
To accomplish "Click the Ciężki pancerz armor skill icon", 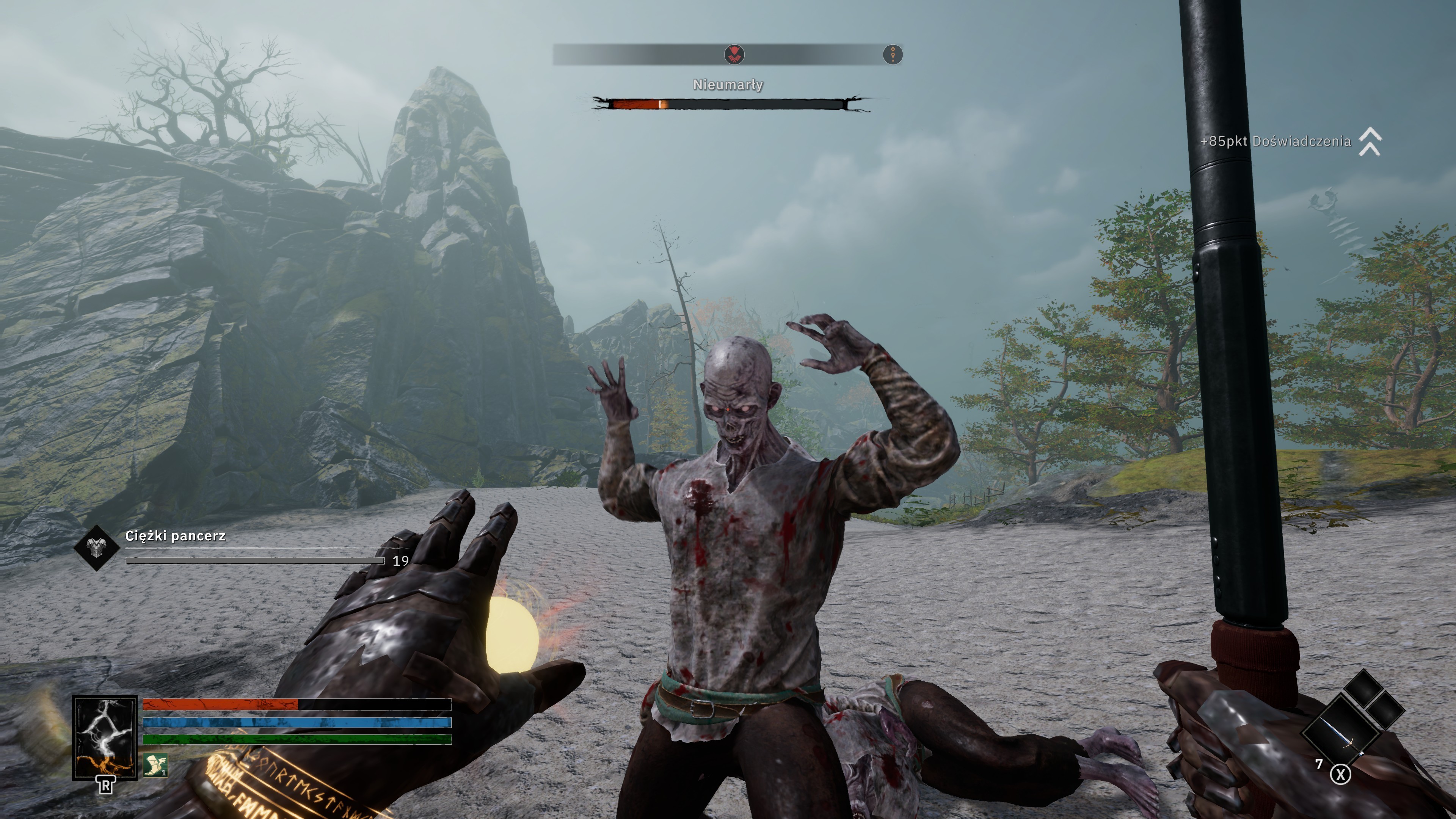I will [x=96, y=547].
